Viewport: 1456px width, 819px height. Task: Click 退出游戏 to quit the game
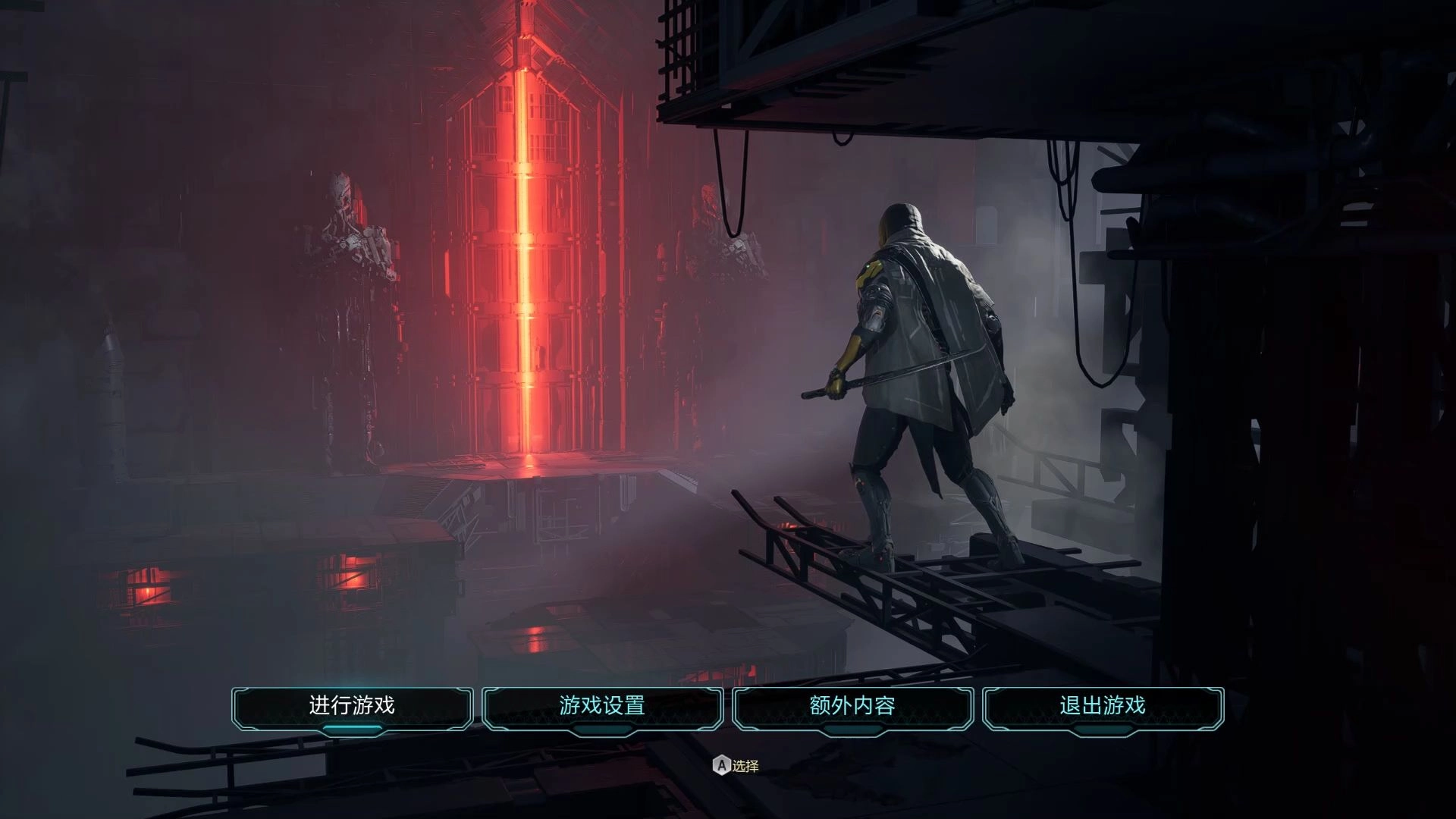tap(1103, 707)
